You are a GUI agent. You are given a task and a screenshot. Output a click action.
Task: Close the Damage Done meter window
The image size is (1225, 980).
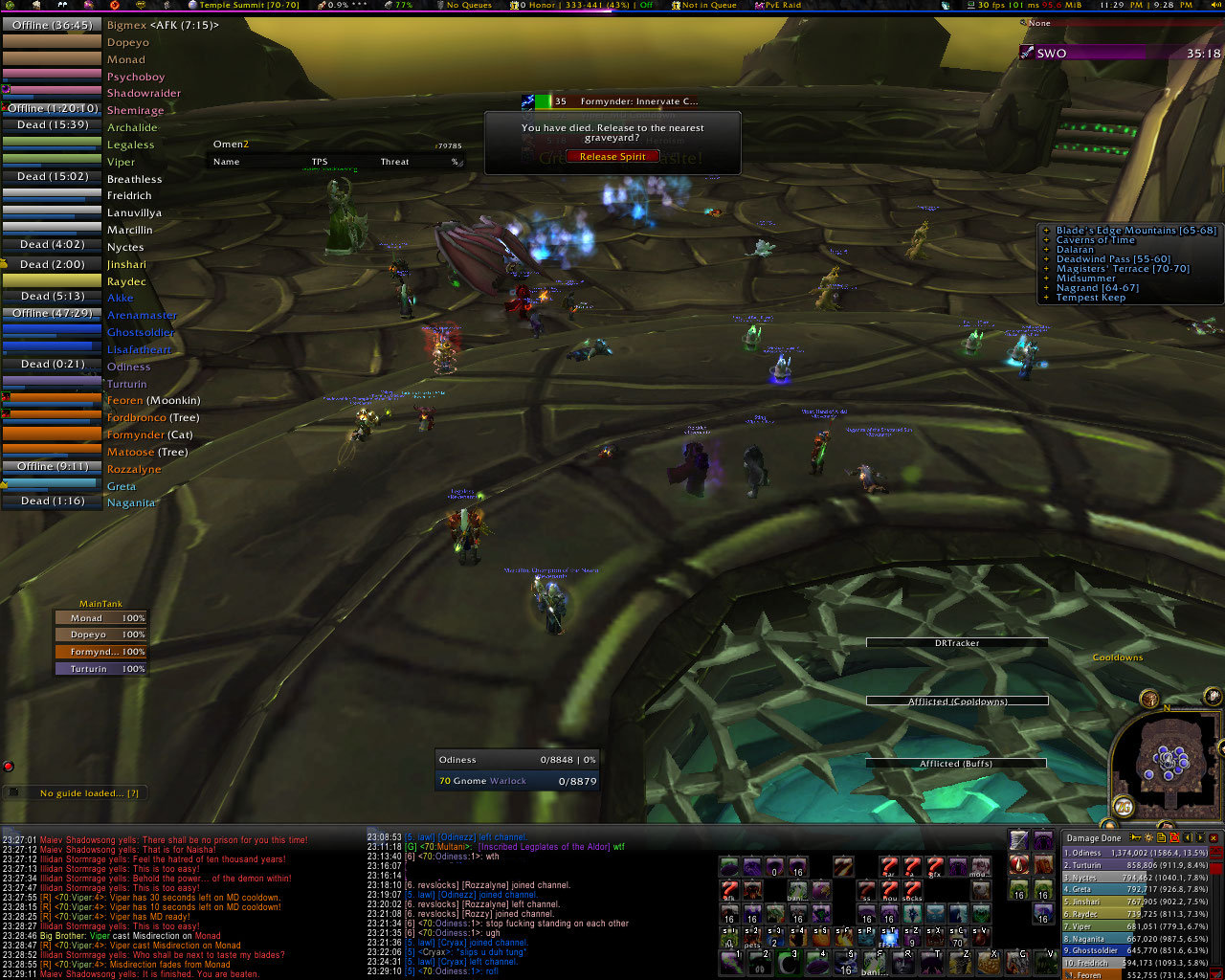pos(1214,838)
